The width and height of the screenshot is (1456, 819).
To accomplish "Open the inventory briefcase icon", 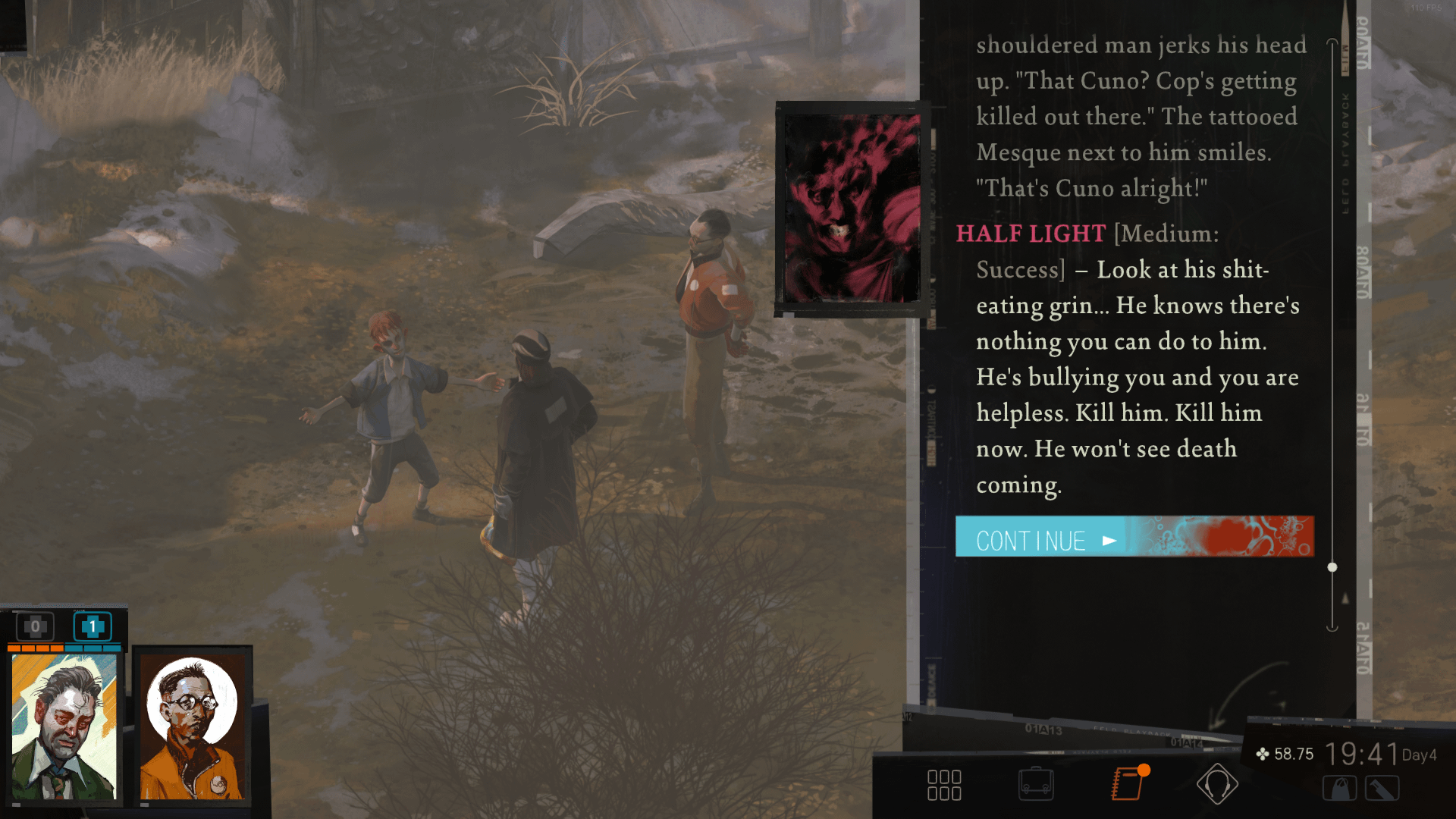I will (1036, 784).
